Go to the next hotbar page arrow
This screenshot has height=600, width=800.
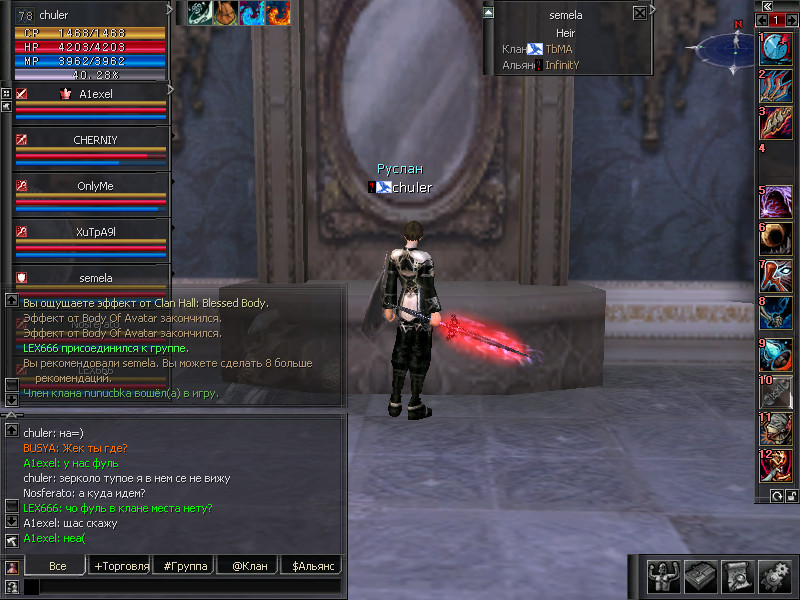(791, 20)
